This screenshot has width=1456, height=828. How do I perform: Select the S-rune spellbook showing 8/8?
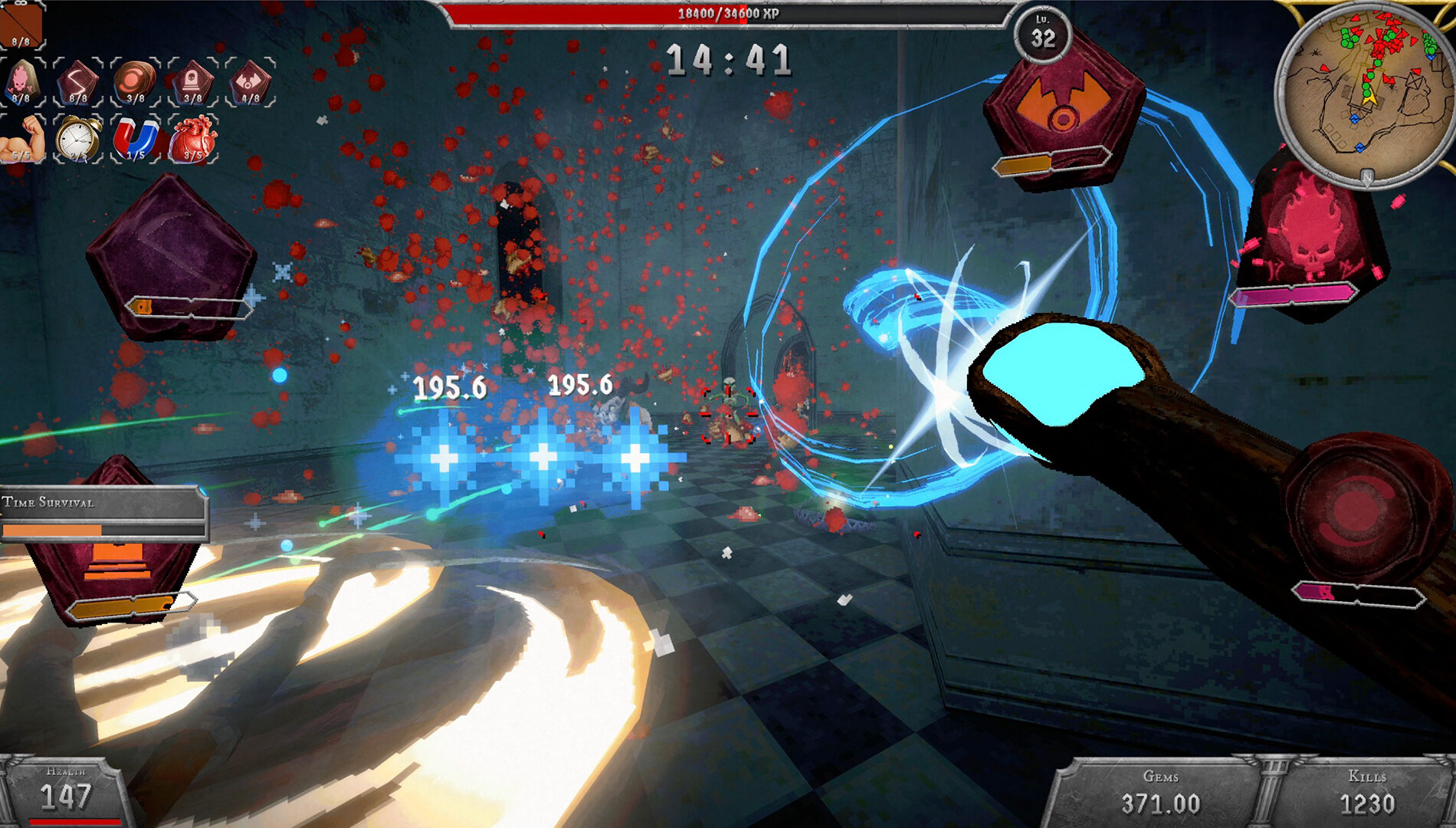[78, 80]
